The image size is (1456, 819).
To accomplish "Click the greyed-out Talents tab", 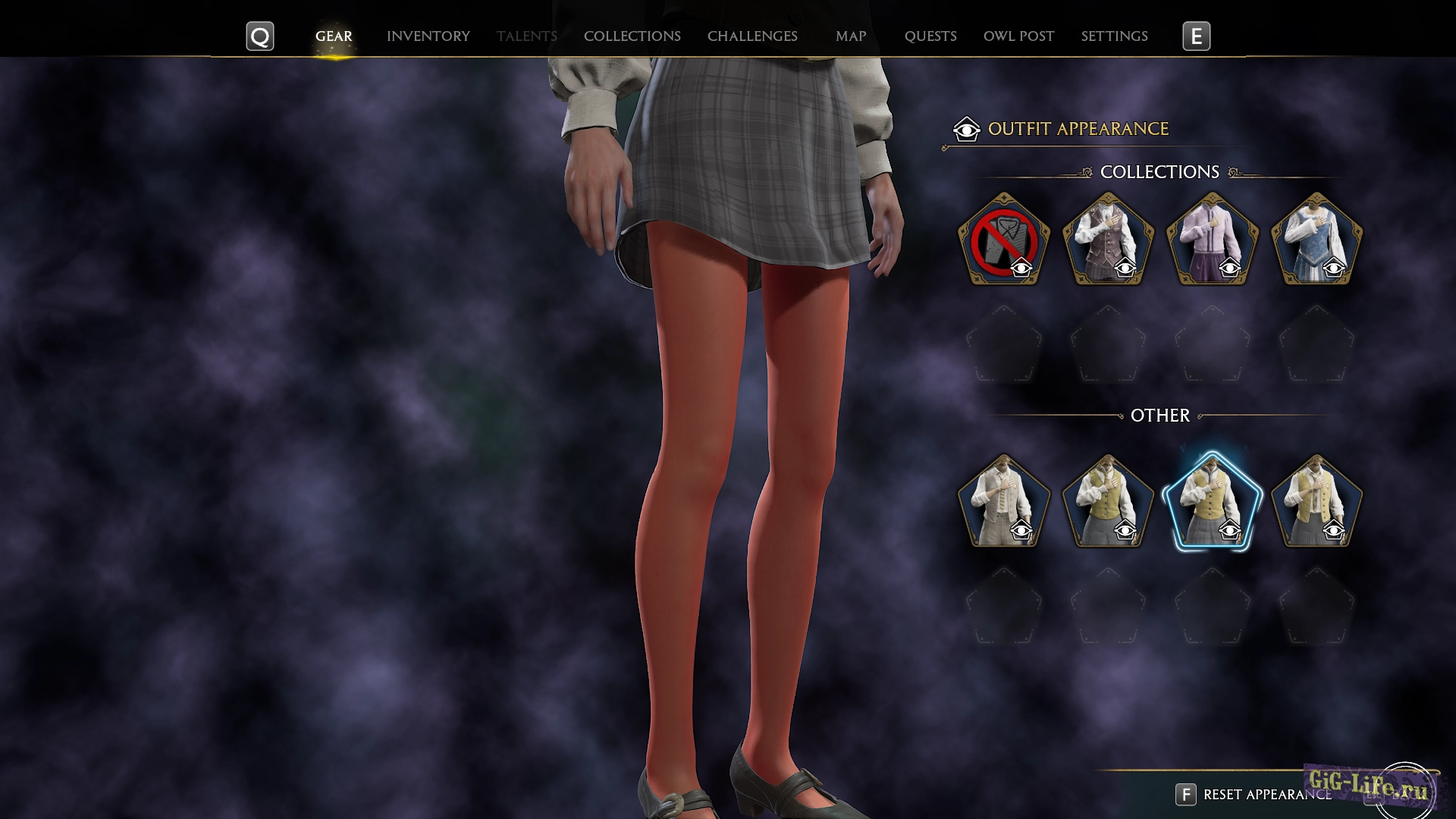I will click(x=526, y=36).
